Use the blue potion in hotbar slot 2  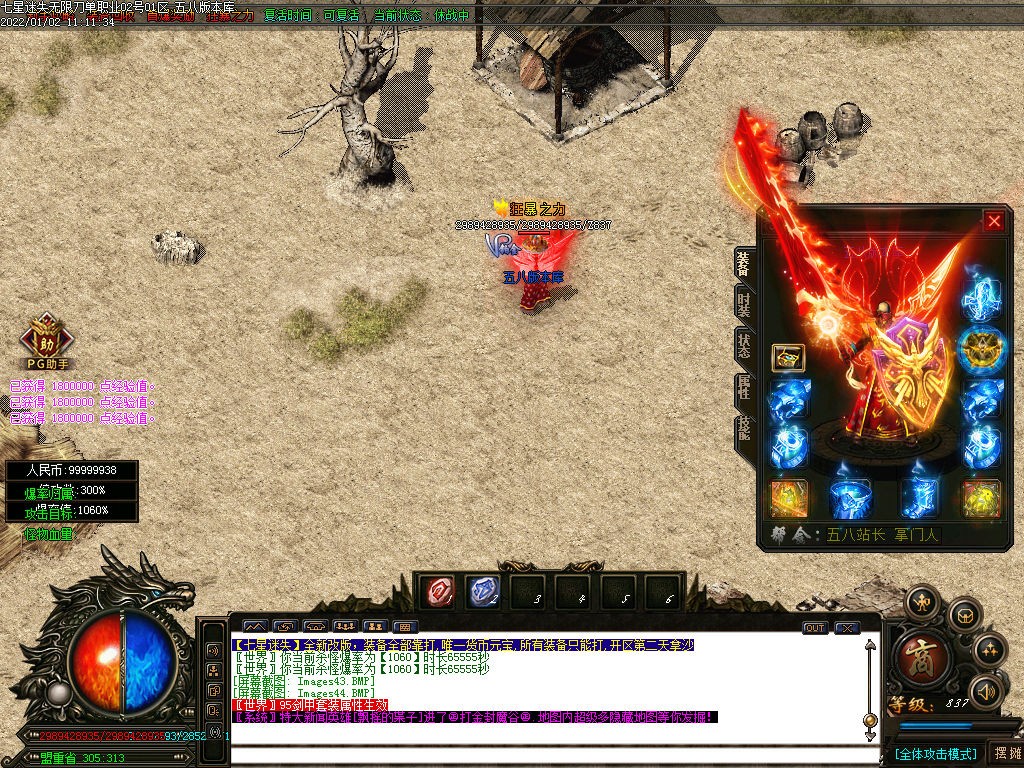click(x=483, y=592)
